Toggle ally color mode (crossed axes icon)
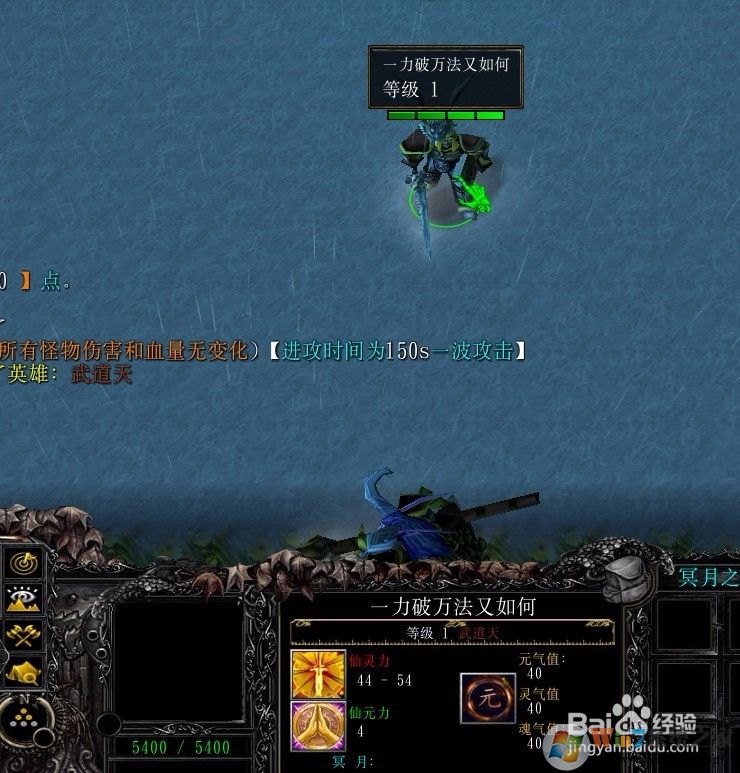 (23, 634)
